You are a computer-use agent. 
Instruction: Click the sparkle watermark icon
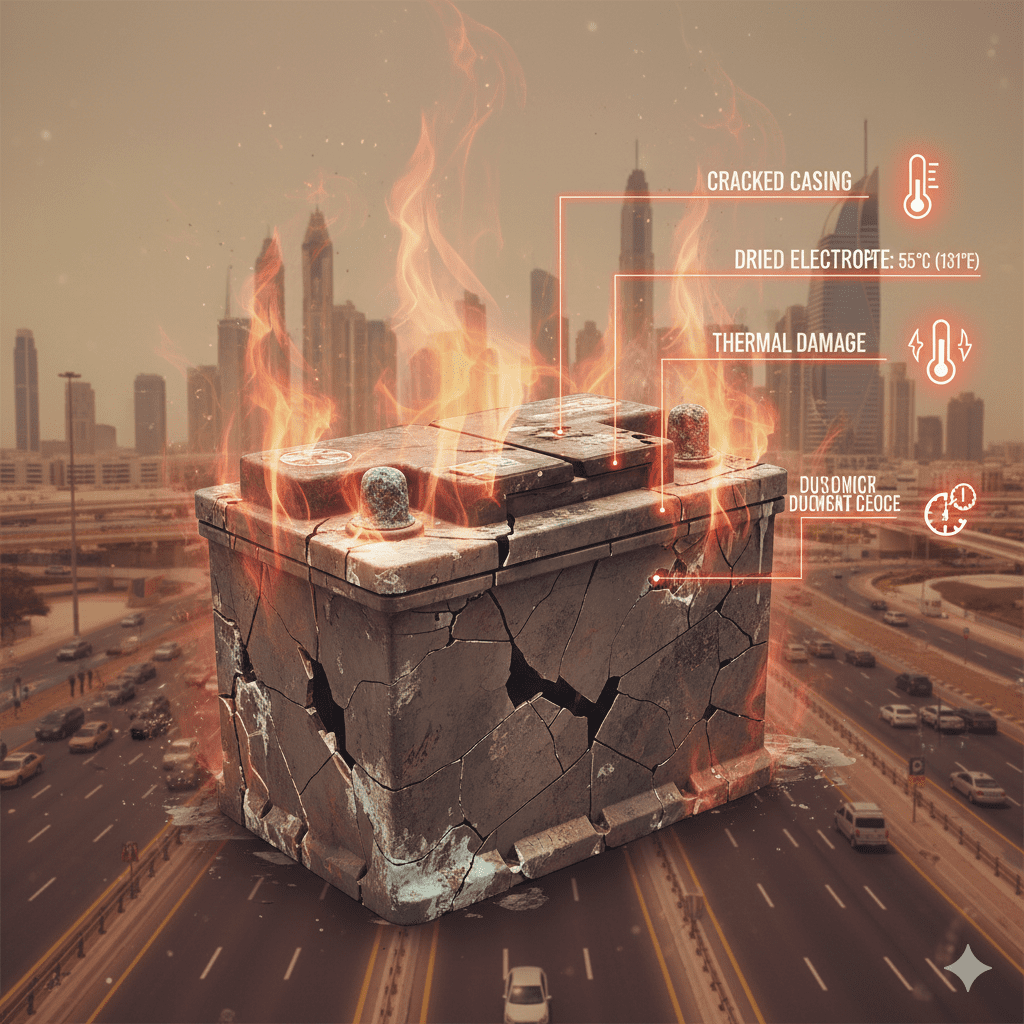point(967,968)
